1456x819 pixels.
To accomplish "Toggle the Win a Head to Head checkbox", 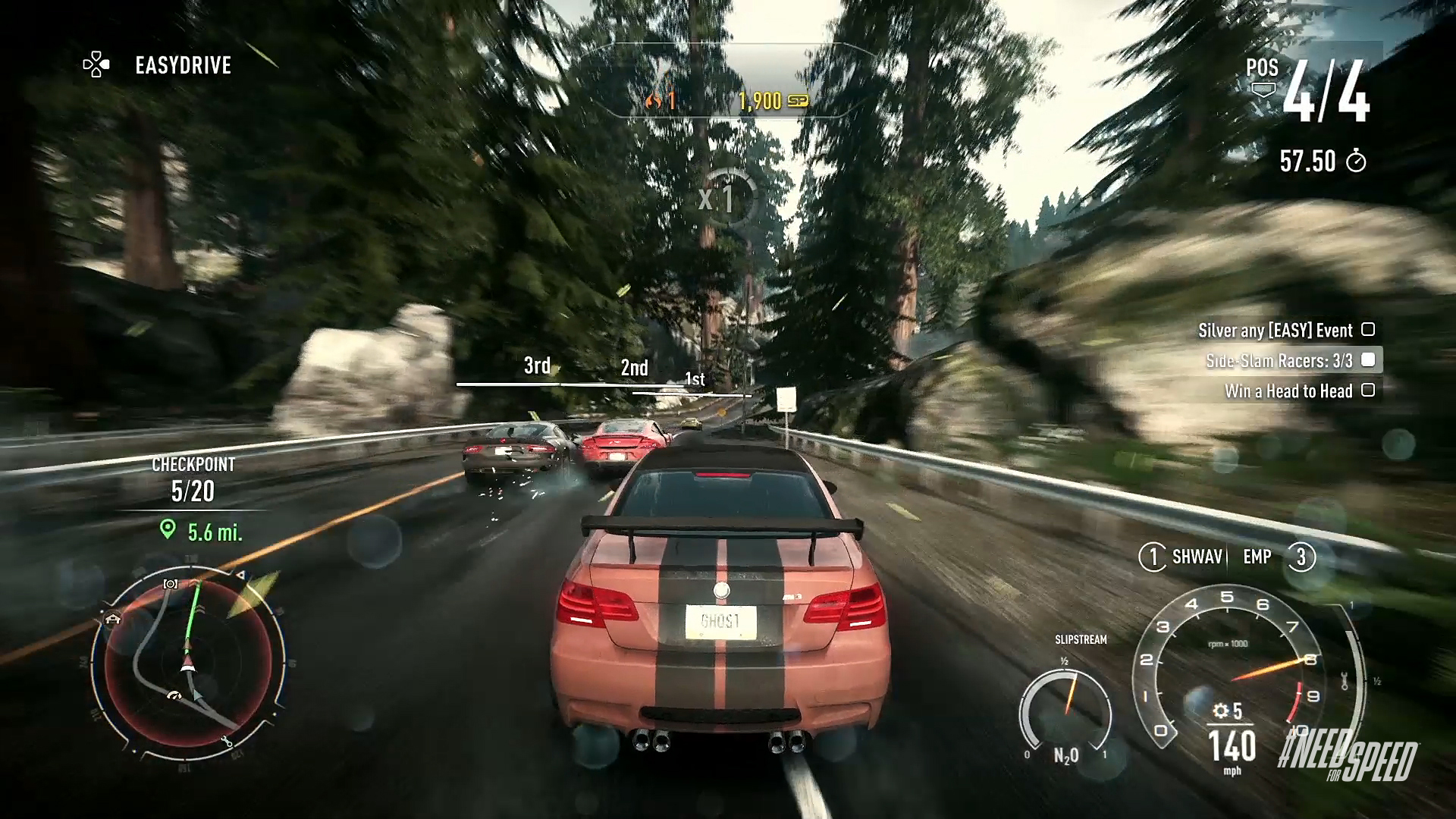I will (1369, 391).
